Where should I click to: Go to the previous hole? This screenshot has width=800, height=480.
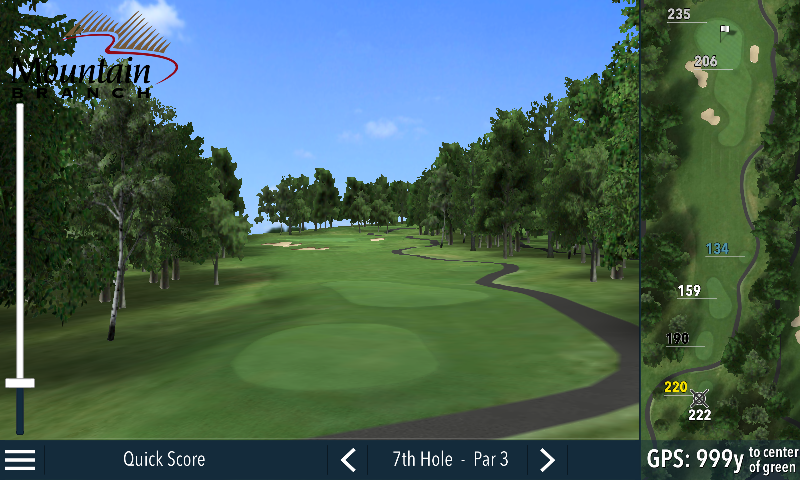(348, 460)
